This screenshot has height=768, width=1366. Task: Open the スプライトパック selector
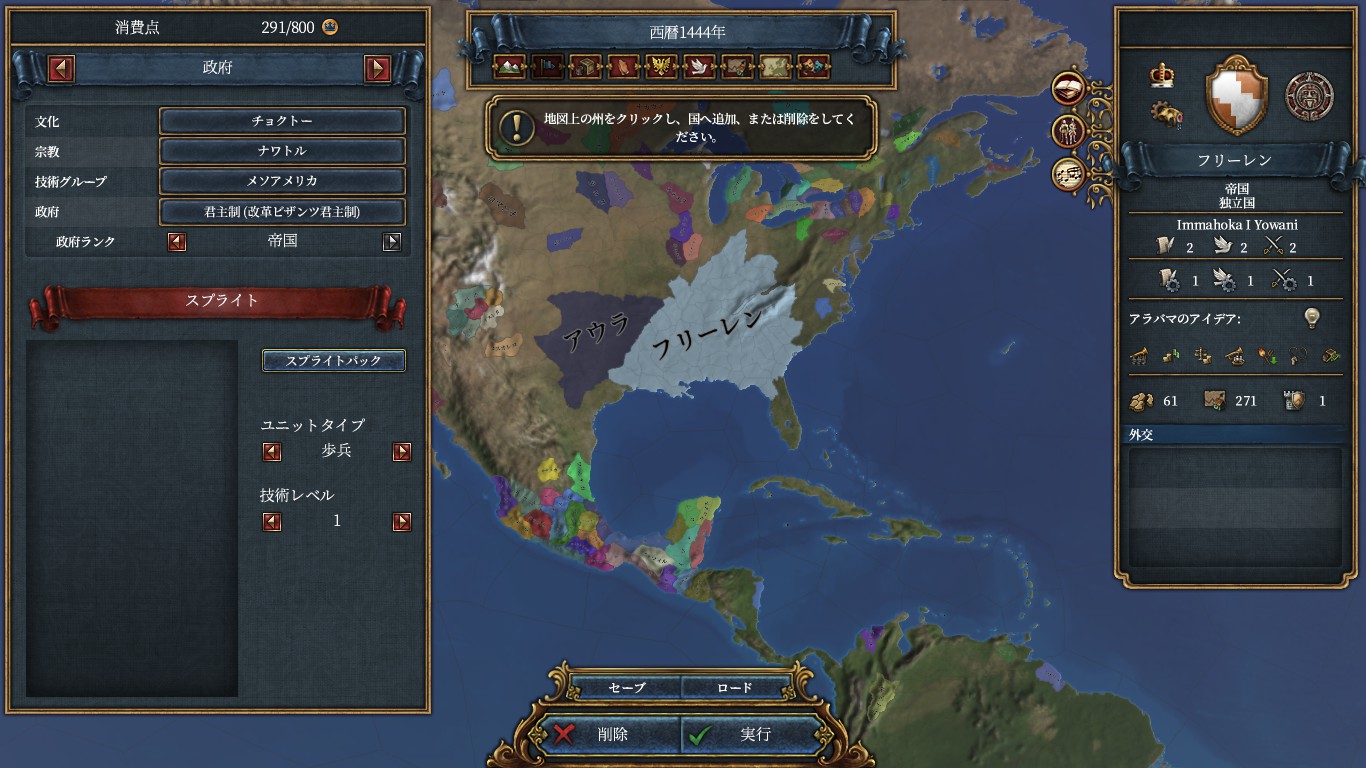pos(334,361)
